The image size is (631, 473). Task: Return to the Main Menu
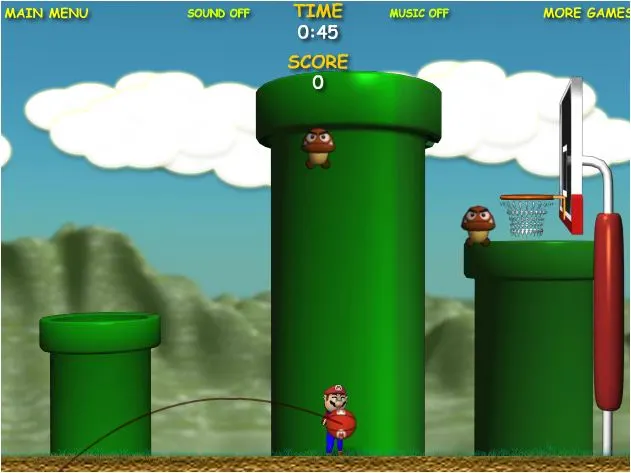tap(45, 13)
